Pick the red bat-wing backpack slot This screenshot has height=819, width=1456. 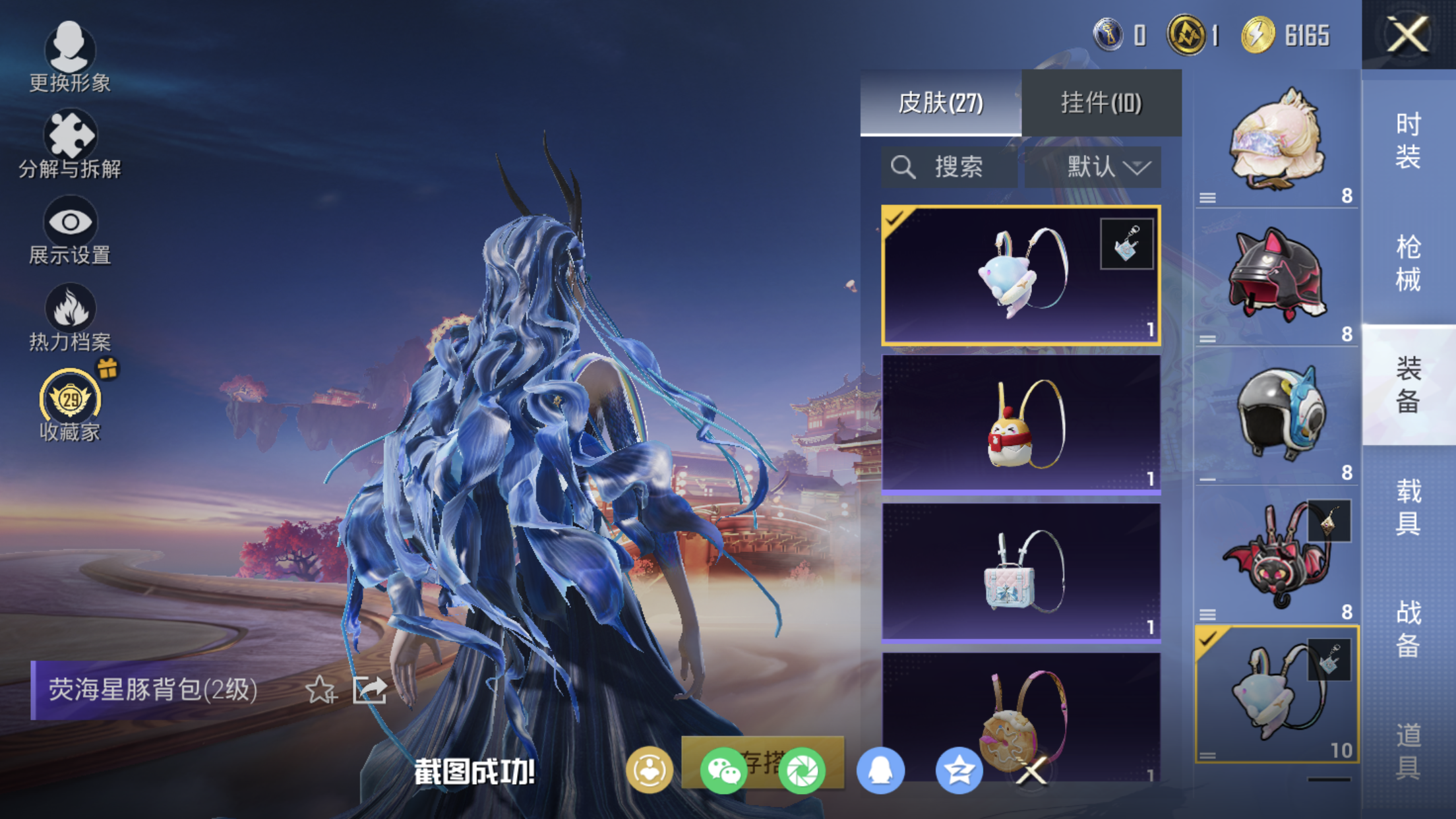click(x=1277, y=555)
